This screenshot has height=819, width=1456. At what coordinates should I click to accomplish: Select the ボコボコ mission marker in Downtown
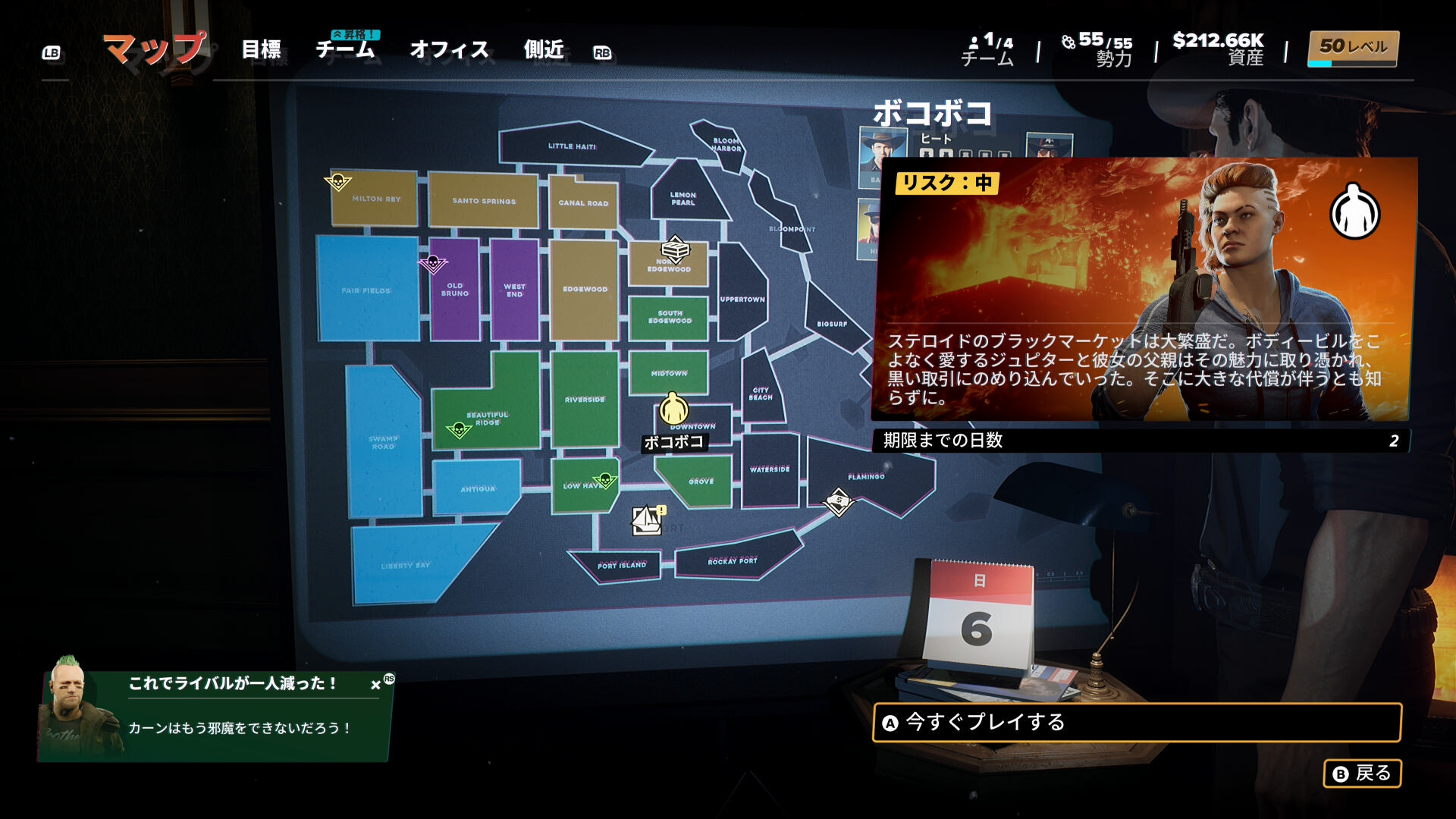coord(673,409)
